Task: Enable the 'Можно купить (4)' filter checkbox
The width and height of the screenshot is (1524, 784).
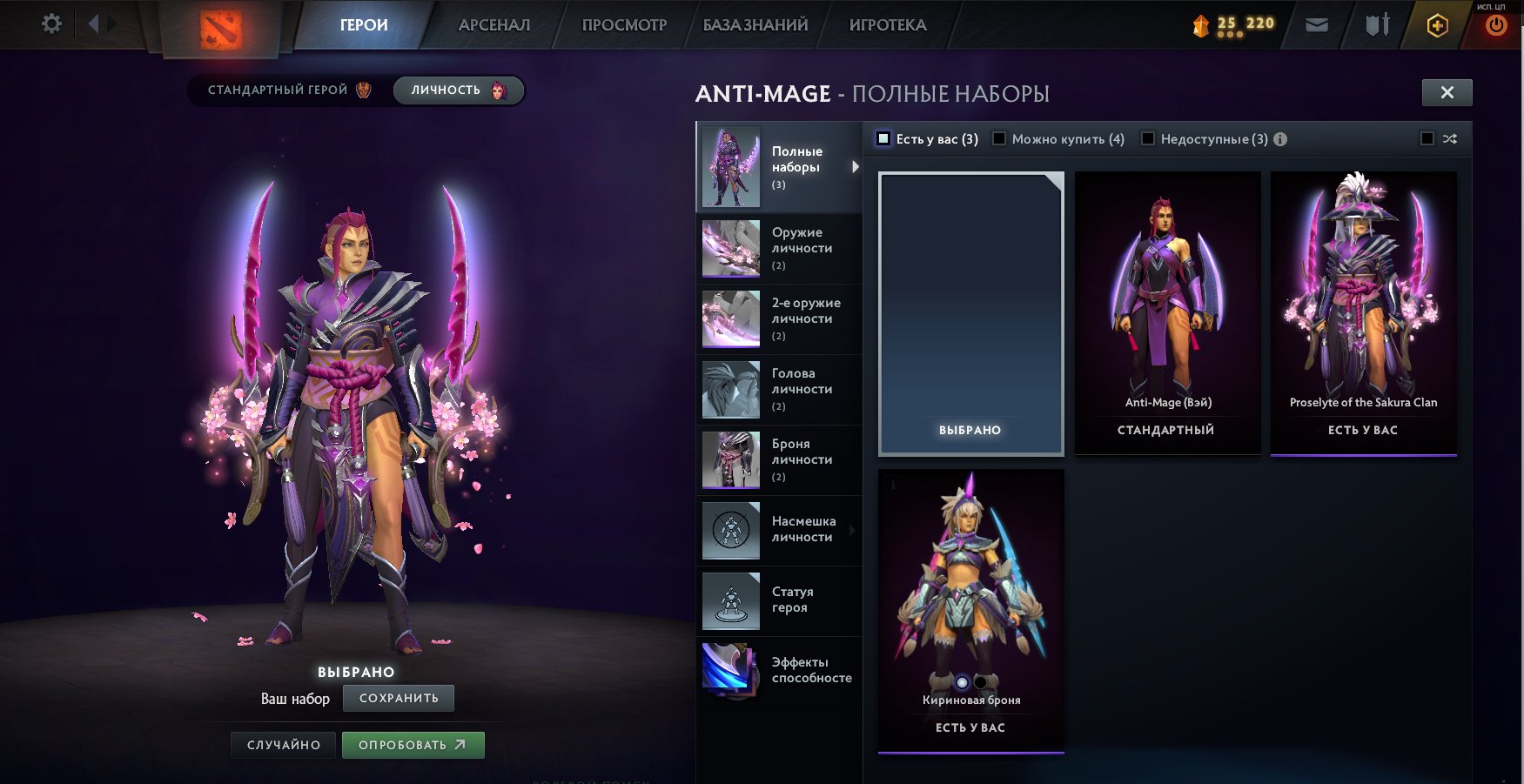Action: (x=1000, y=138)
